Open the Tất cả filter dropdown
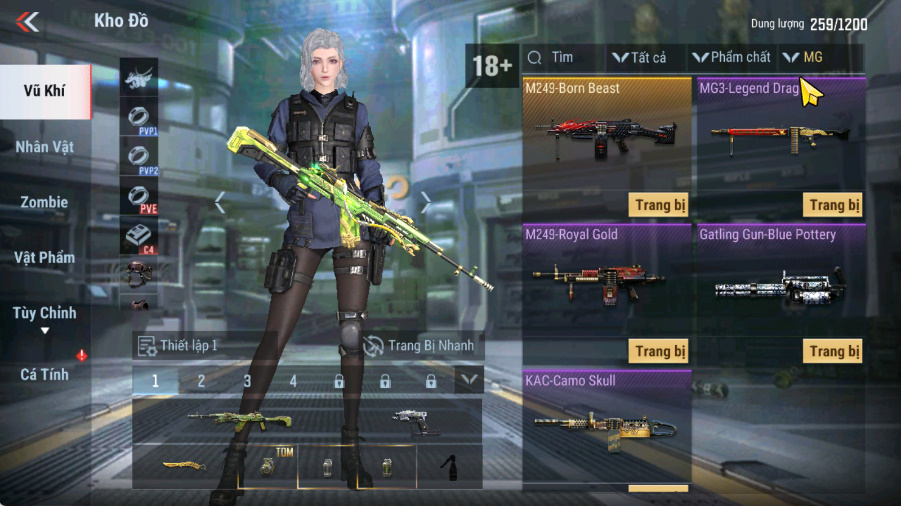 click(x=640, y=58)
